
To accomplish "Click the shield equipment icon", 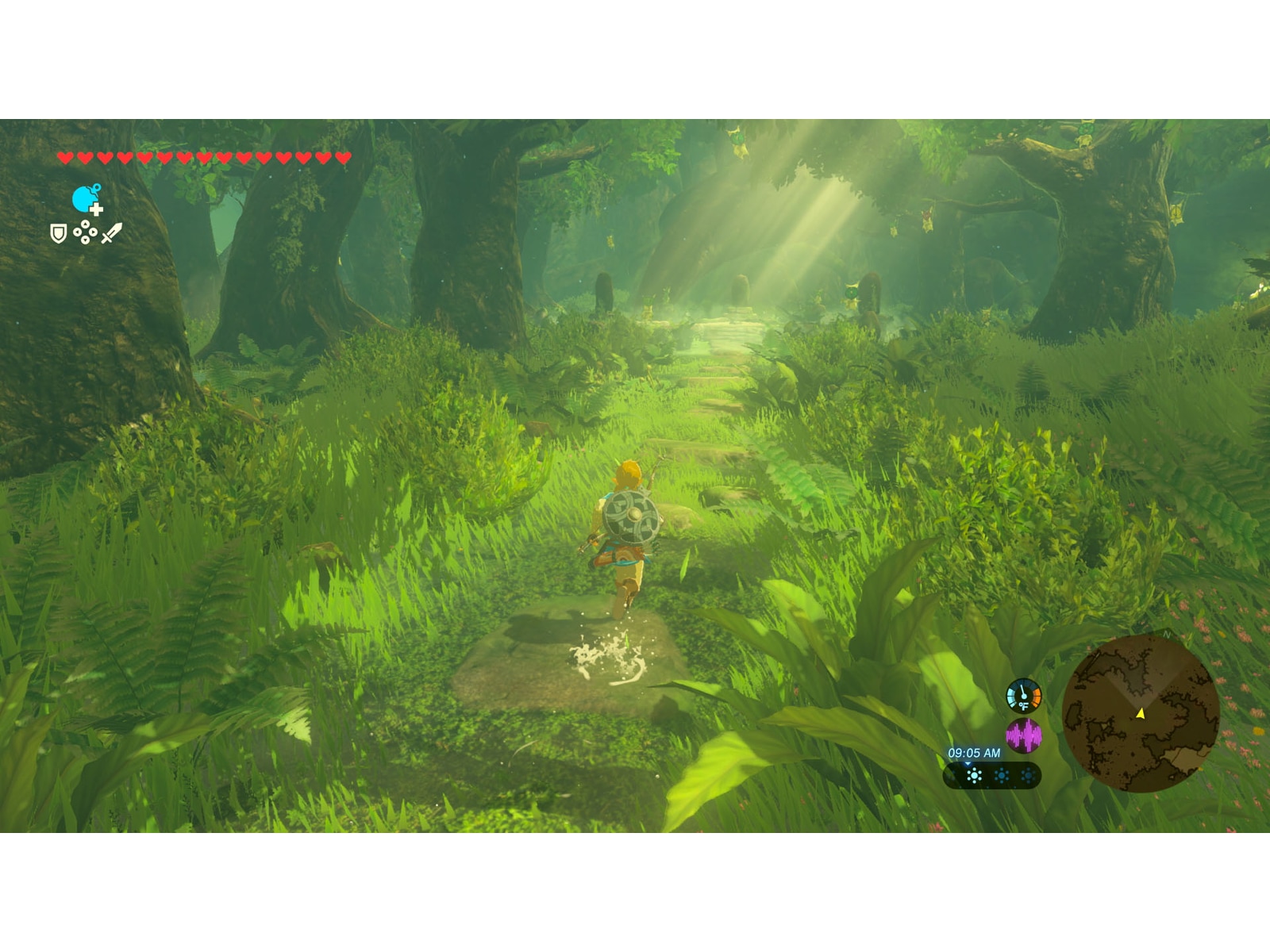I will pyautogui.click(x=57, y=232).
